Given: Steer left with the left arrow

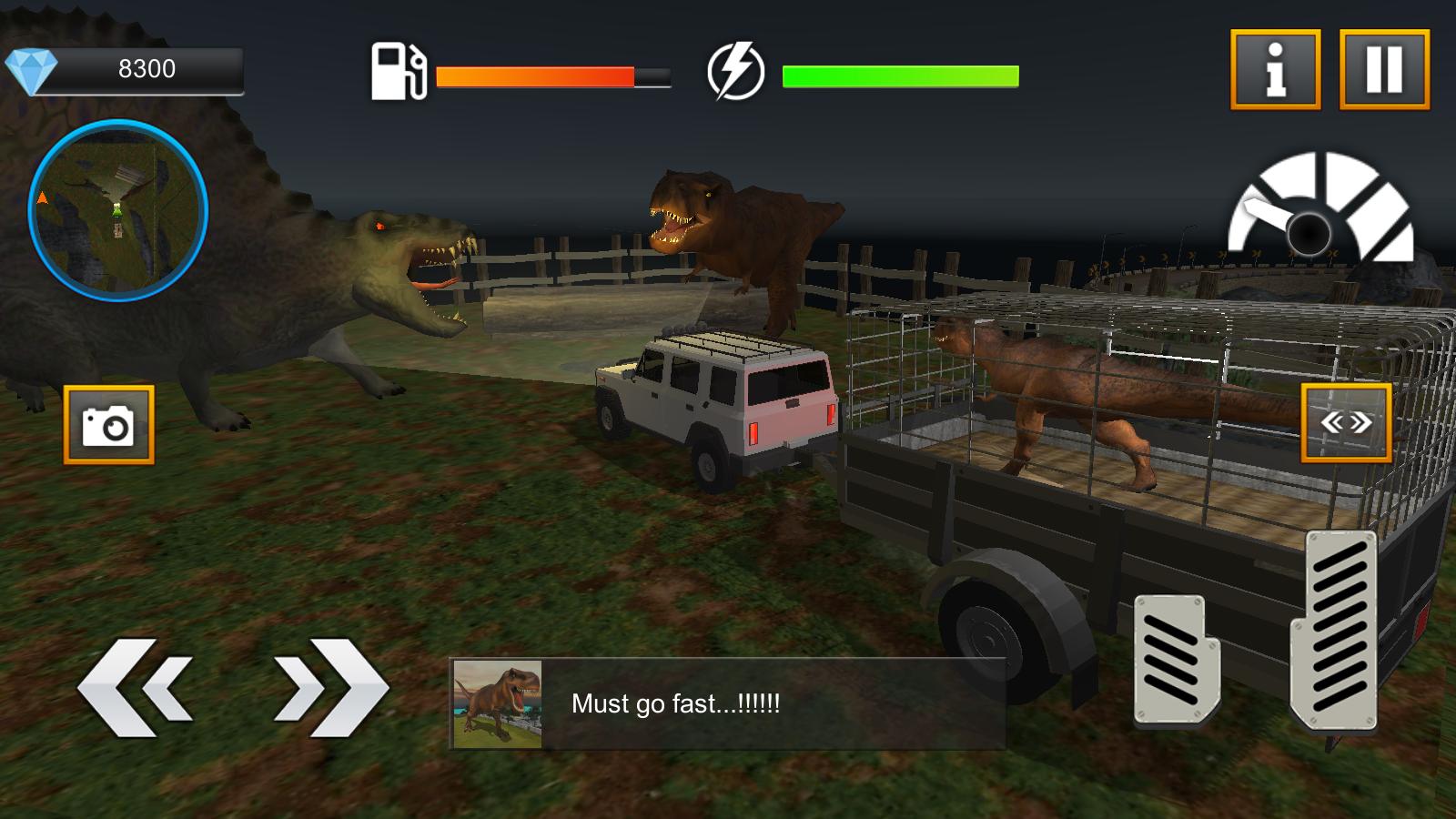Looking at the screenshot, I should (136, 687).
